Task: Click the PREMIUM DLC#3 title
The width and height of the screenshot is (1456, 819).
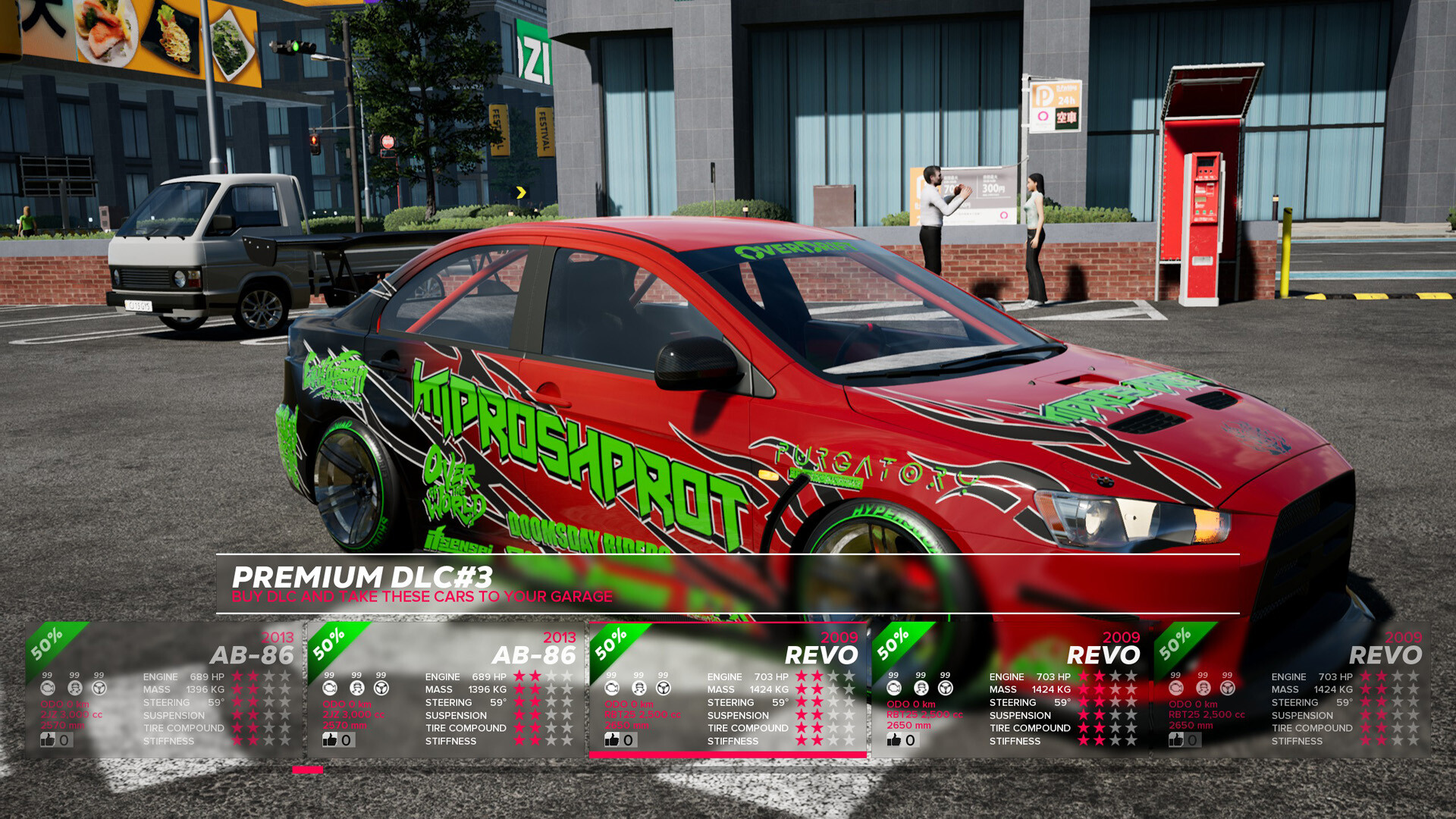Action: click(x=366, y=575)
